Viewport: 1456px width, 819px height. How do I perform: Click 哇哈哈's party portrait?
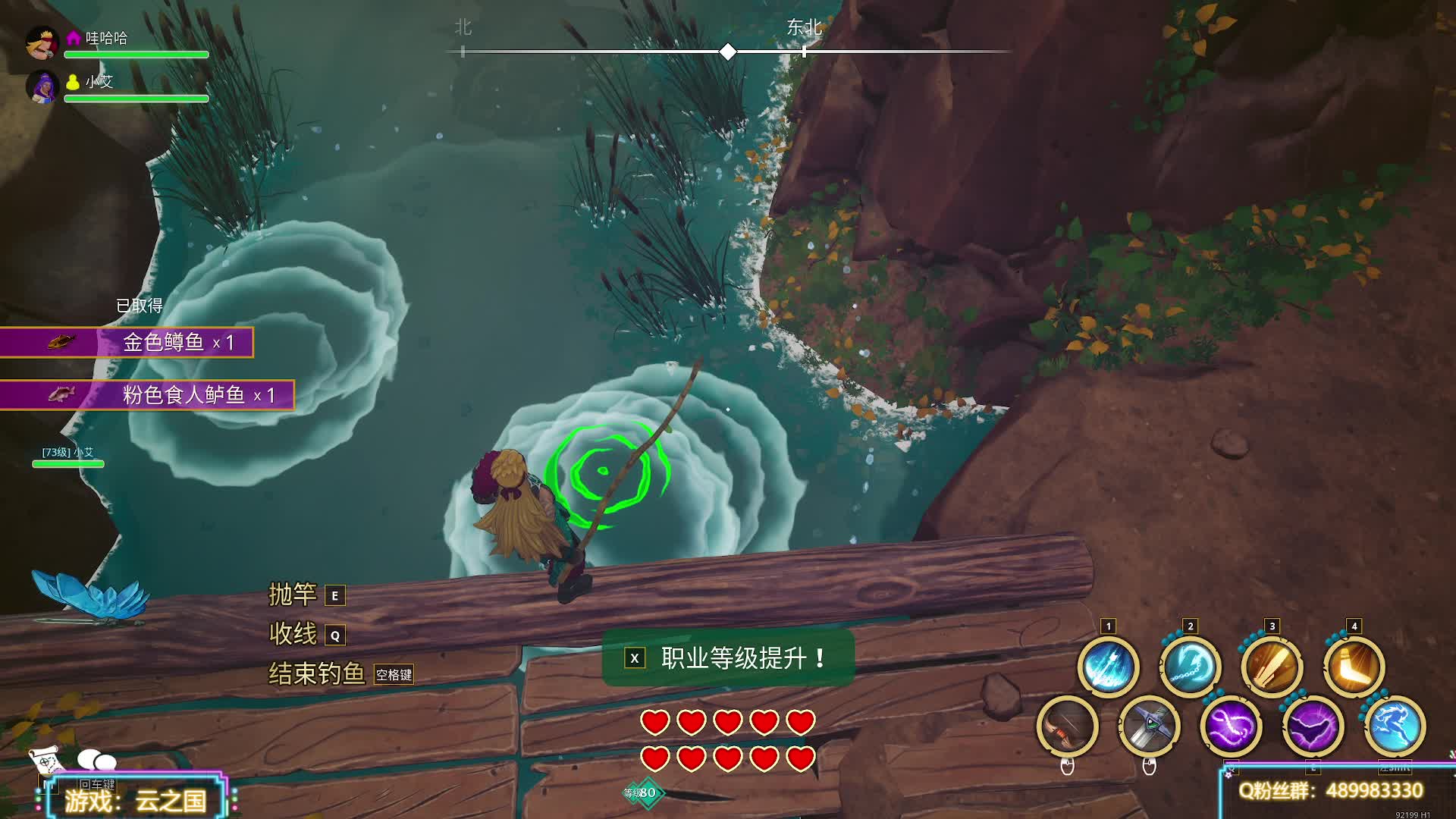pyautogui.click(x=42, y=42)
